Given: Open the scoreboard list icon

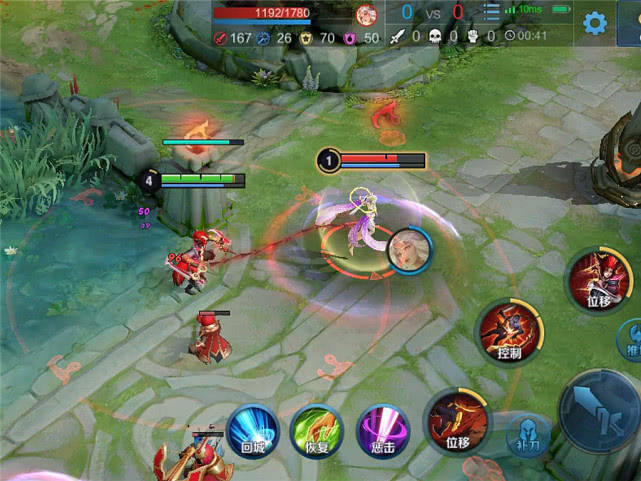Looking at the screenshot, I should tap(490, 13).
